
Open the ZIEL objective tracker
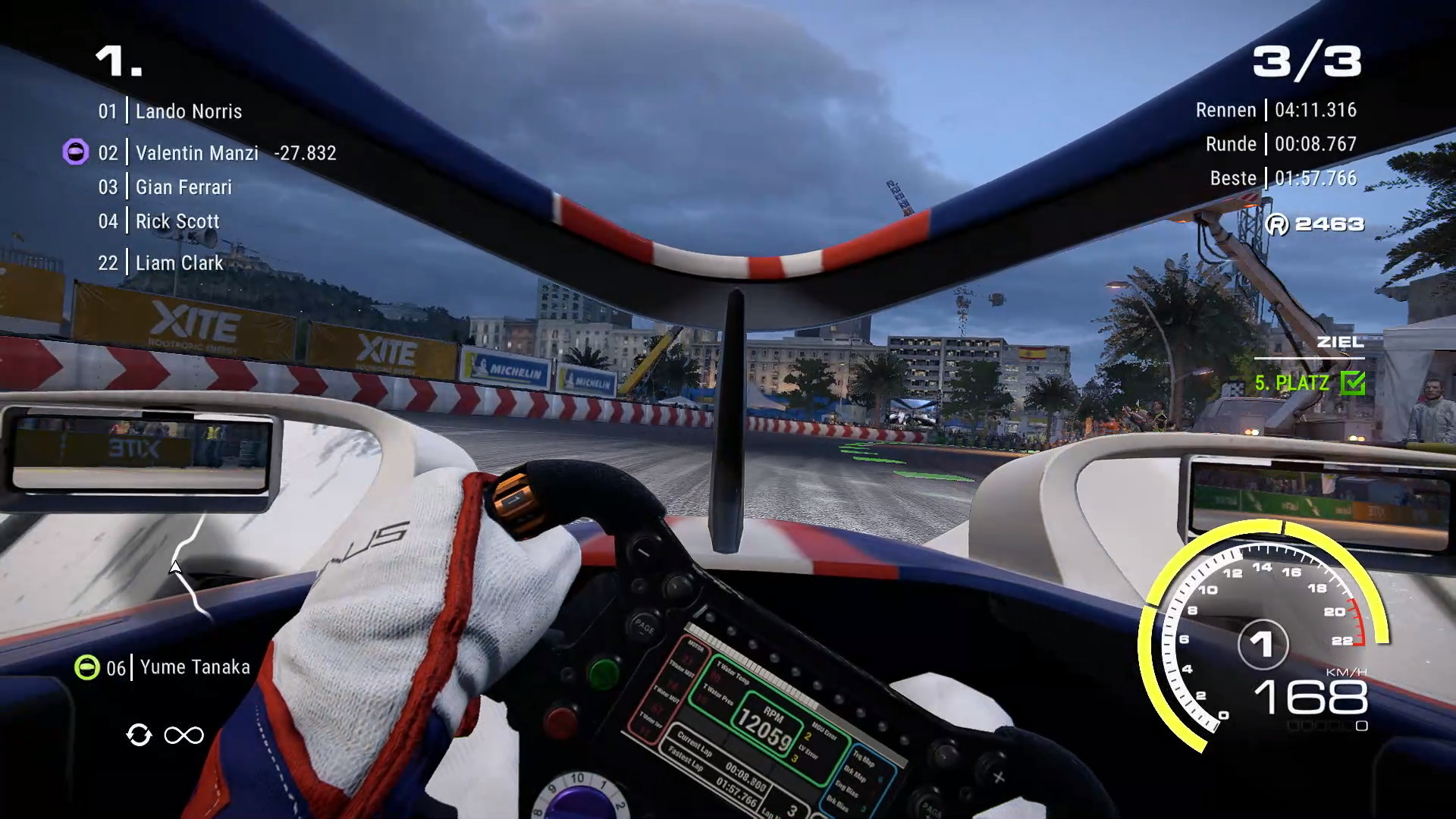(1340, 343)
